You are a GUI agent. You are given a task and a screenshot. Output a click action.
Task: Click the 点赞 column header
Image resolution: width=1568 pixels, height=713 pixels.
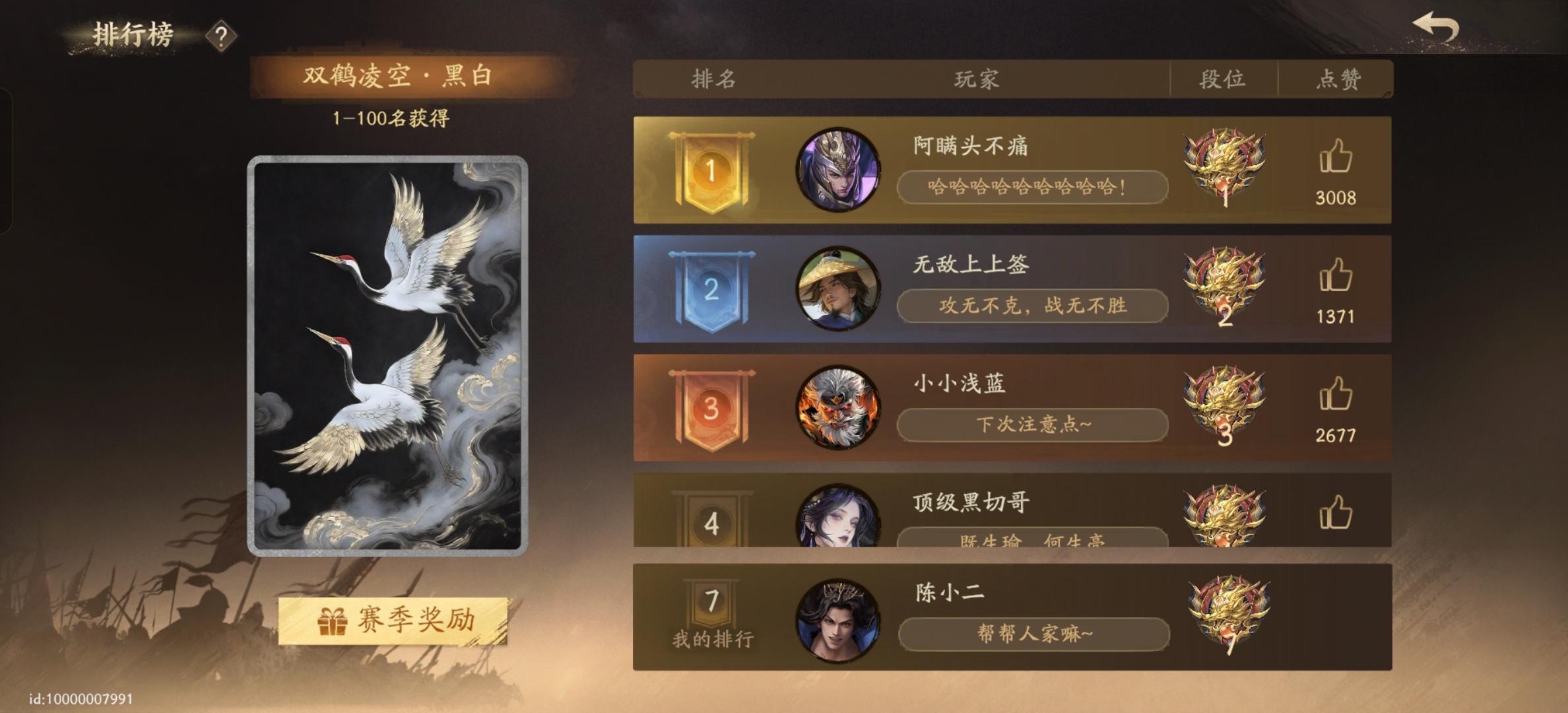click(x=1336, y=79)
